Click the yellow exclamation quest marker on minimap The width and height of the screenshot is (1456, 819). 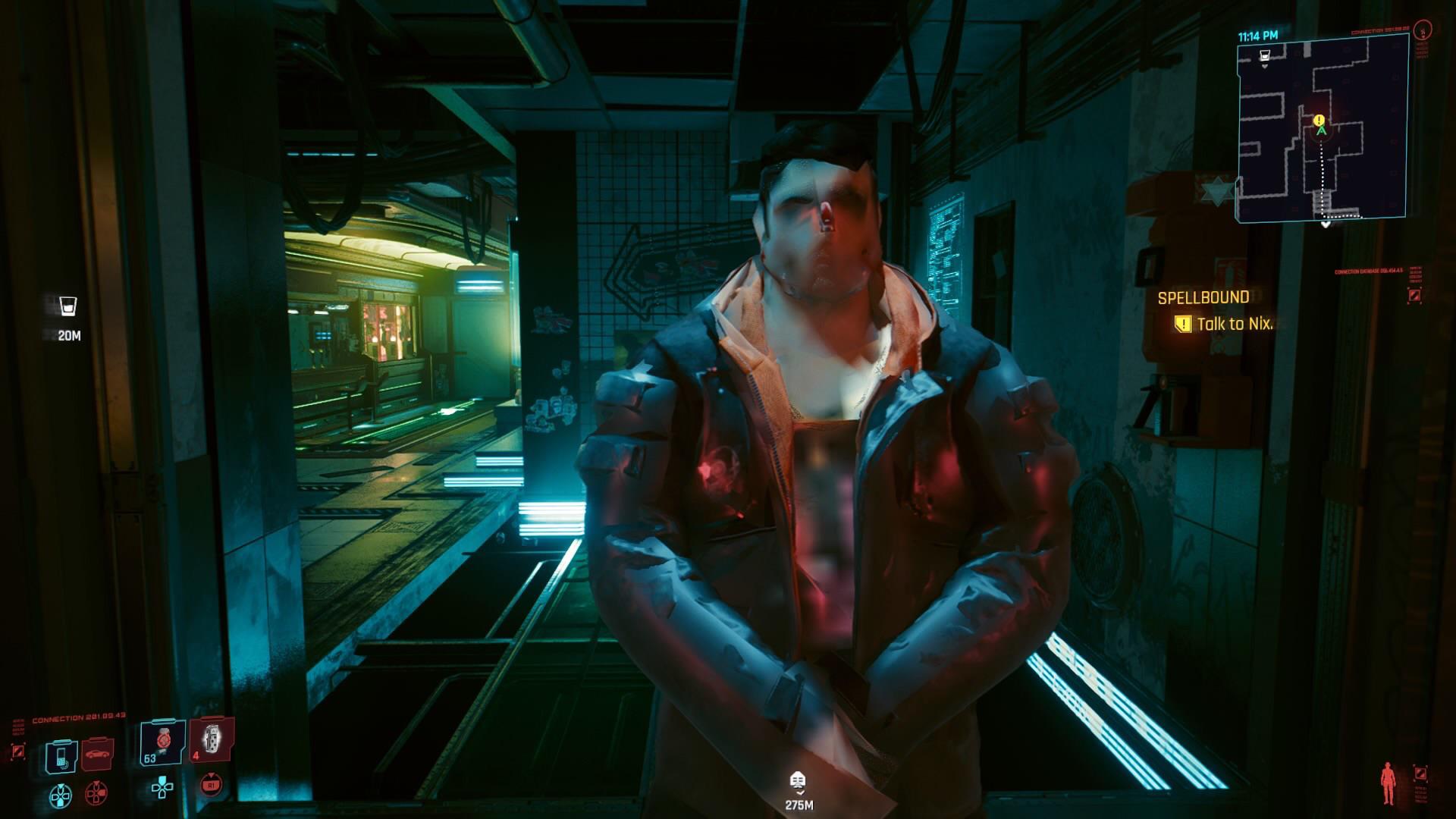point(1319,120)
